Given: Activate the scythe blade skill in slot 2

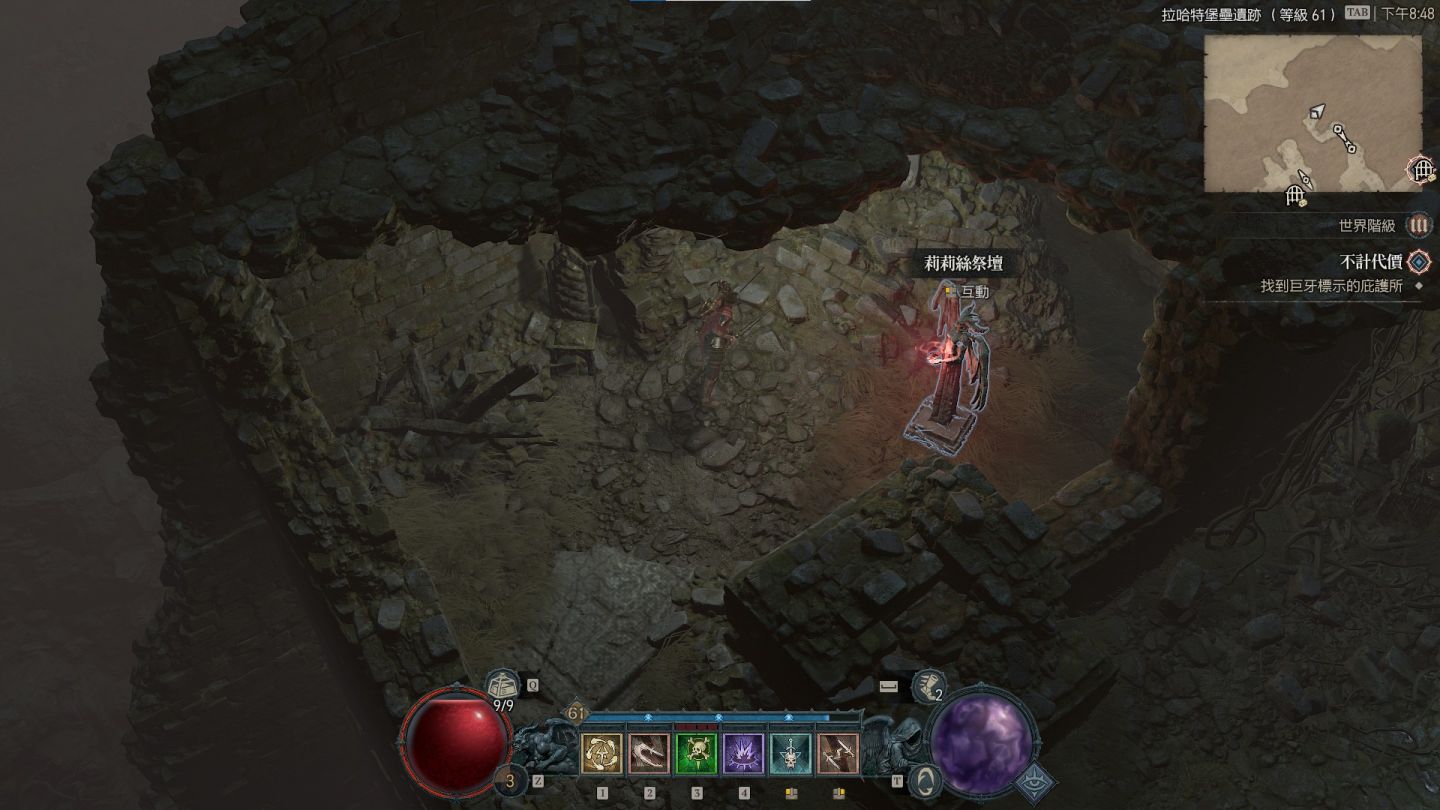Looking at the screenshot, I should click(649, 754).
